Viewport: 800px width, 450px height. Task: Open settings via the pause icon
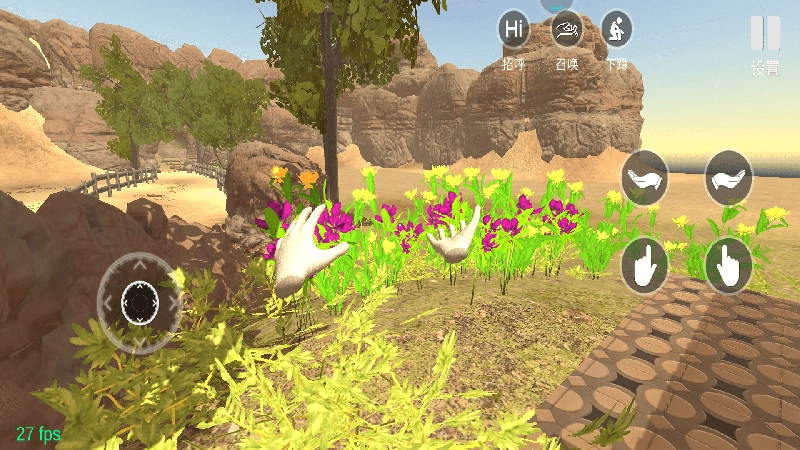point(765,34)
